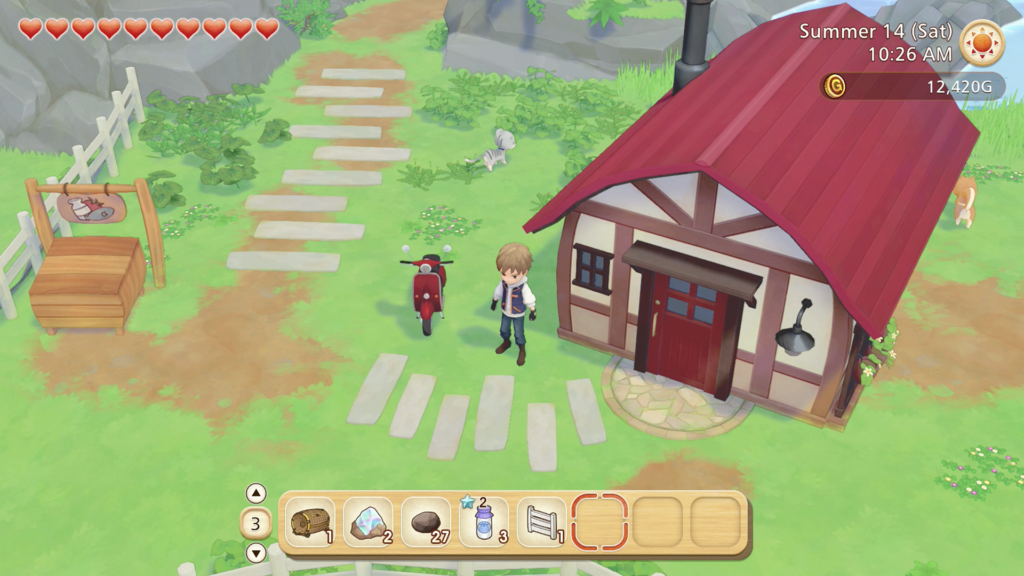Choose the dark stone stack of 27

coord(425,522)
